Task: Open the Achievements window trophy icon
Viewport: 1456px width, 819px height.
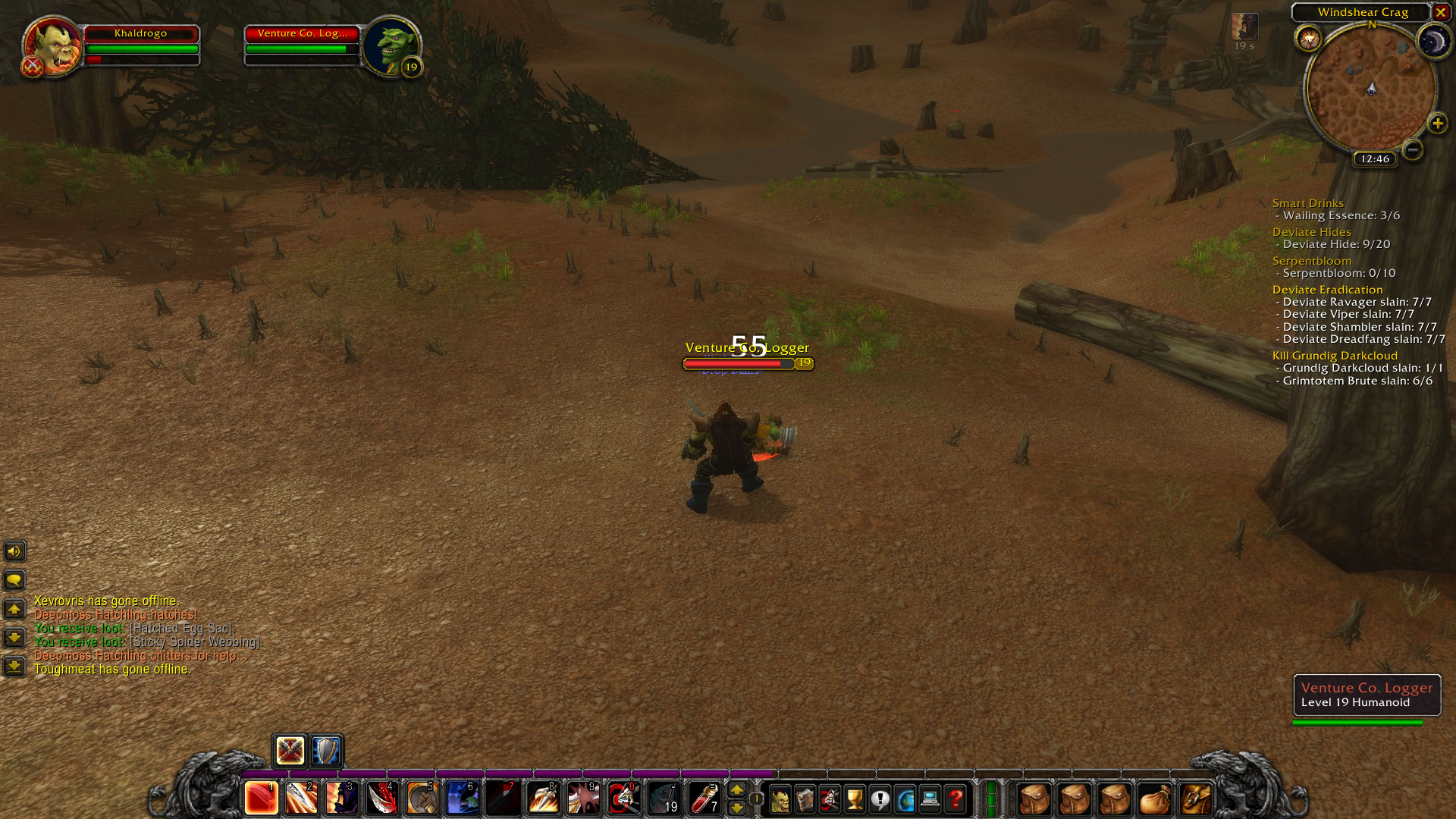Action: [854, 798]
